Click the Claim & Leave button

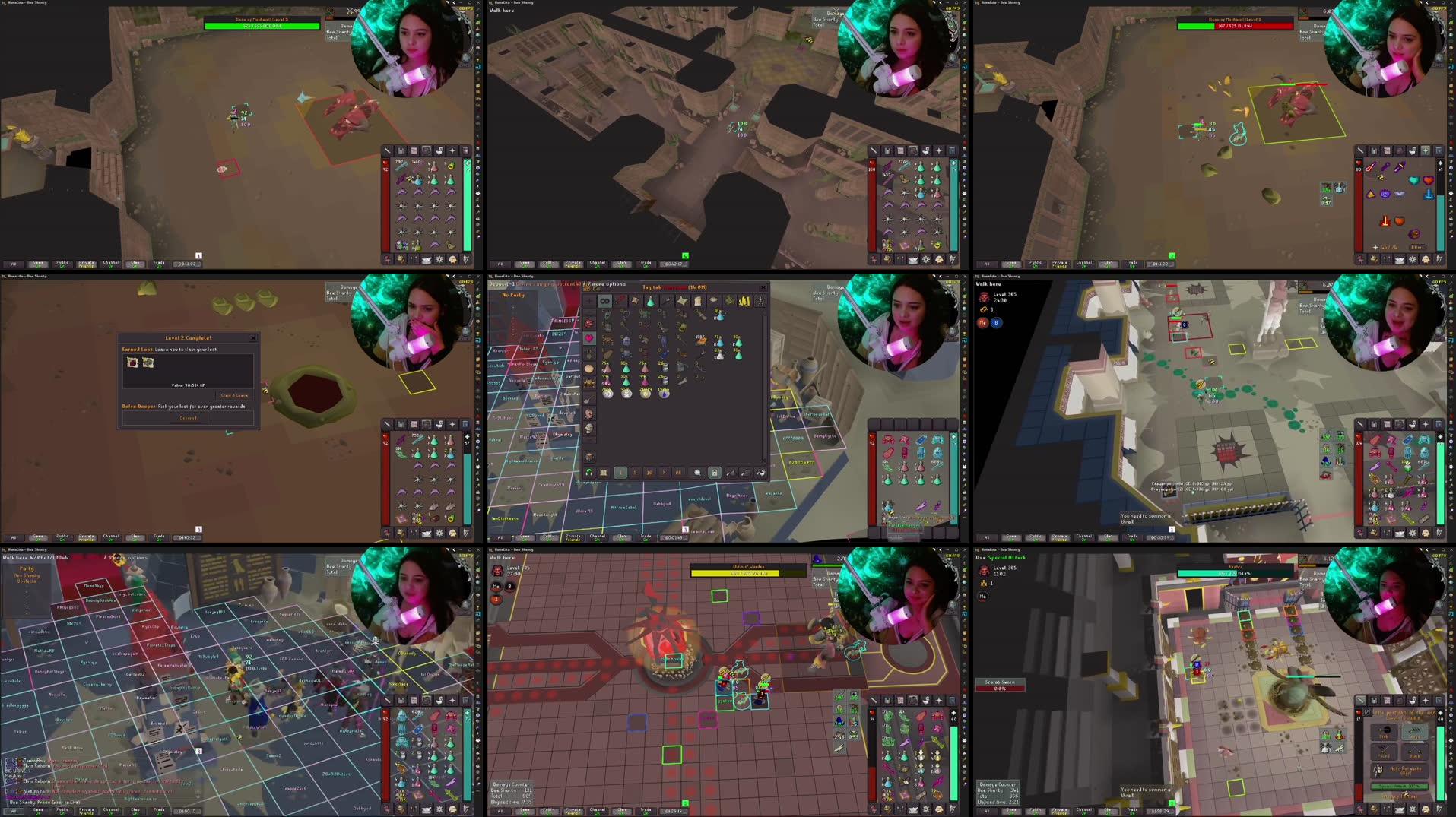point(234,395)
